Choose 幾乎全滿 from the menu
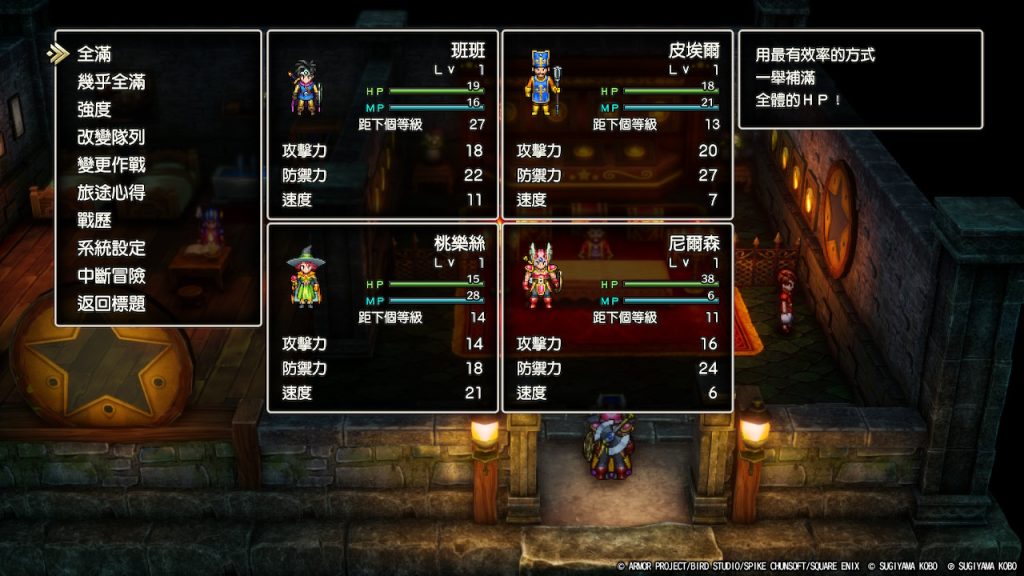 click(x=111, y=82)
